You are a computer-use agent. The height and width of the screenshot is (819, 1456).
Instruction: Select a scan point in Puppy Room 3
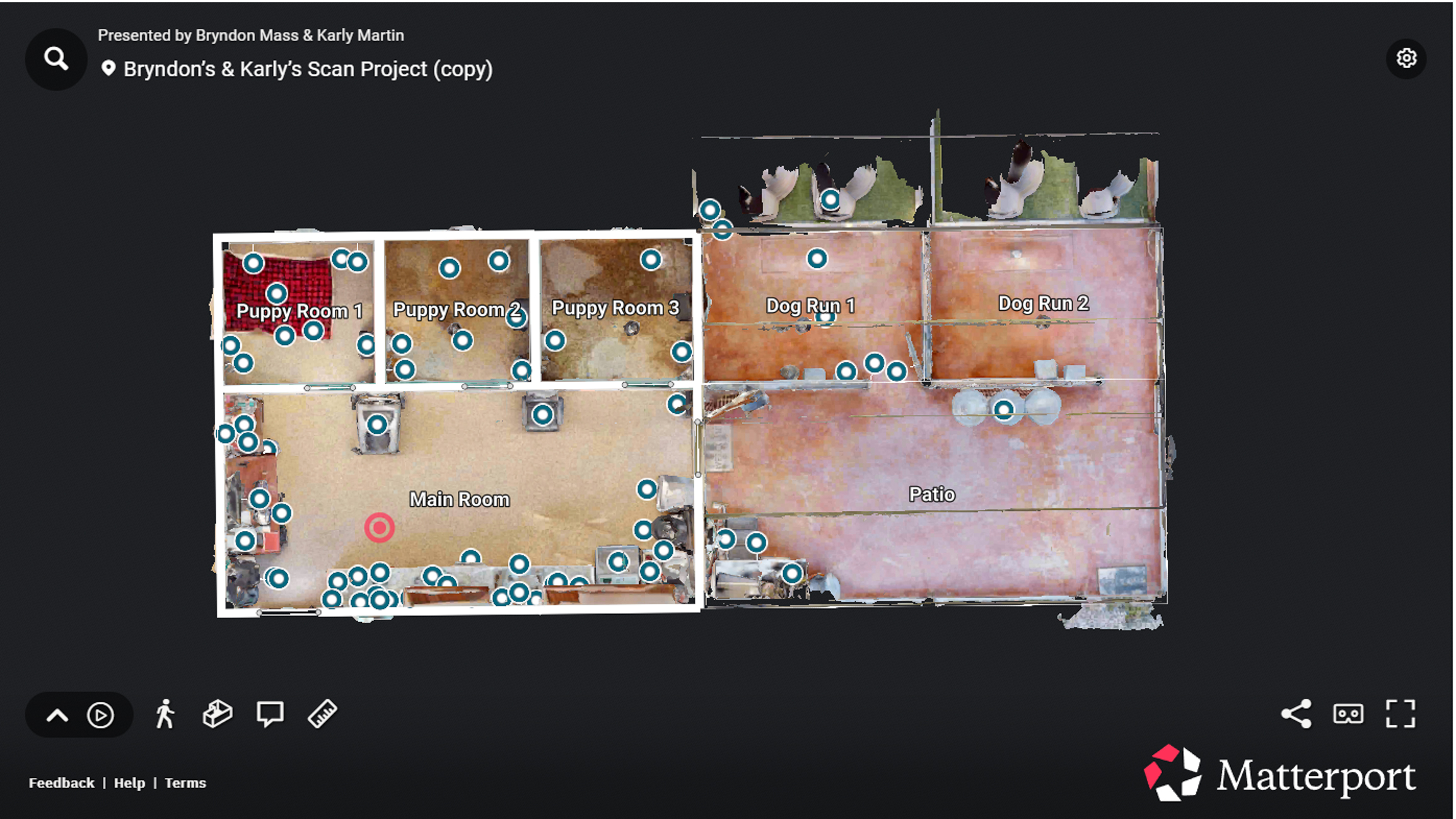coord(651,258)
